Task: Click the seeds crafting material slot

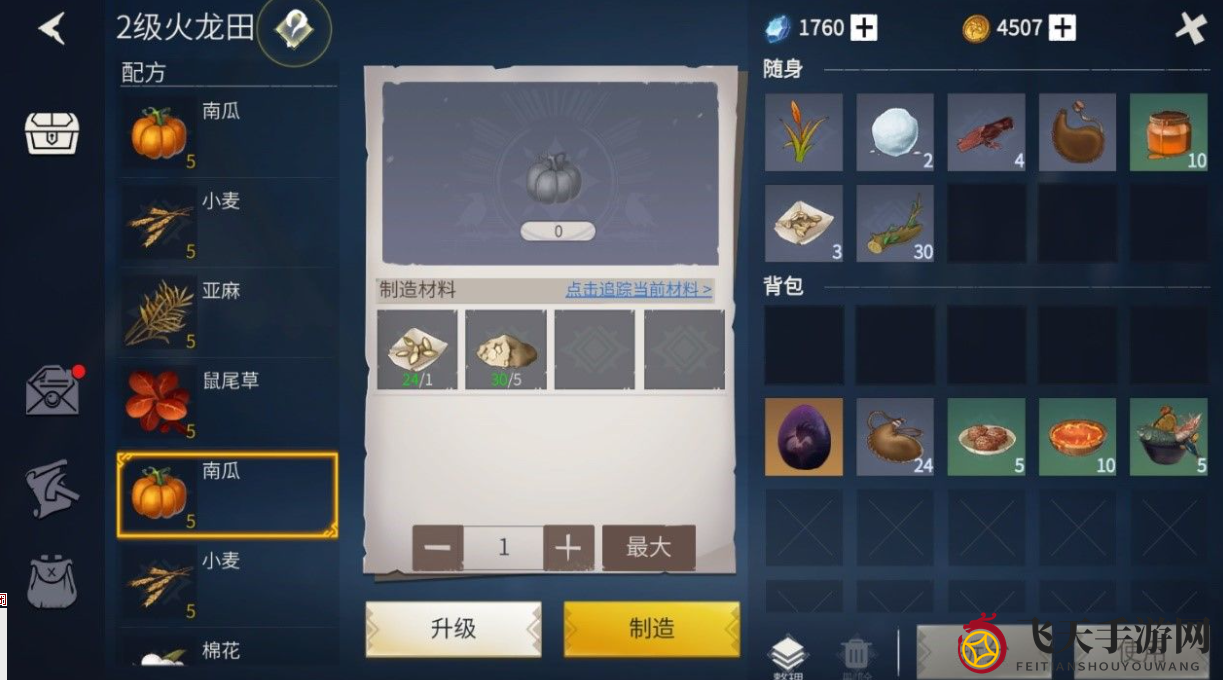Action: click(x=417, y=349)
